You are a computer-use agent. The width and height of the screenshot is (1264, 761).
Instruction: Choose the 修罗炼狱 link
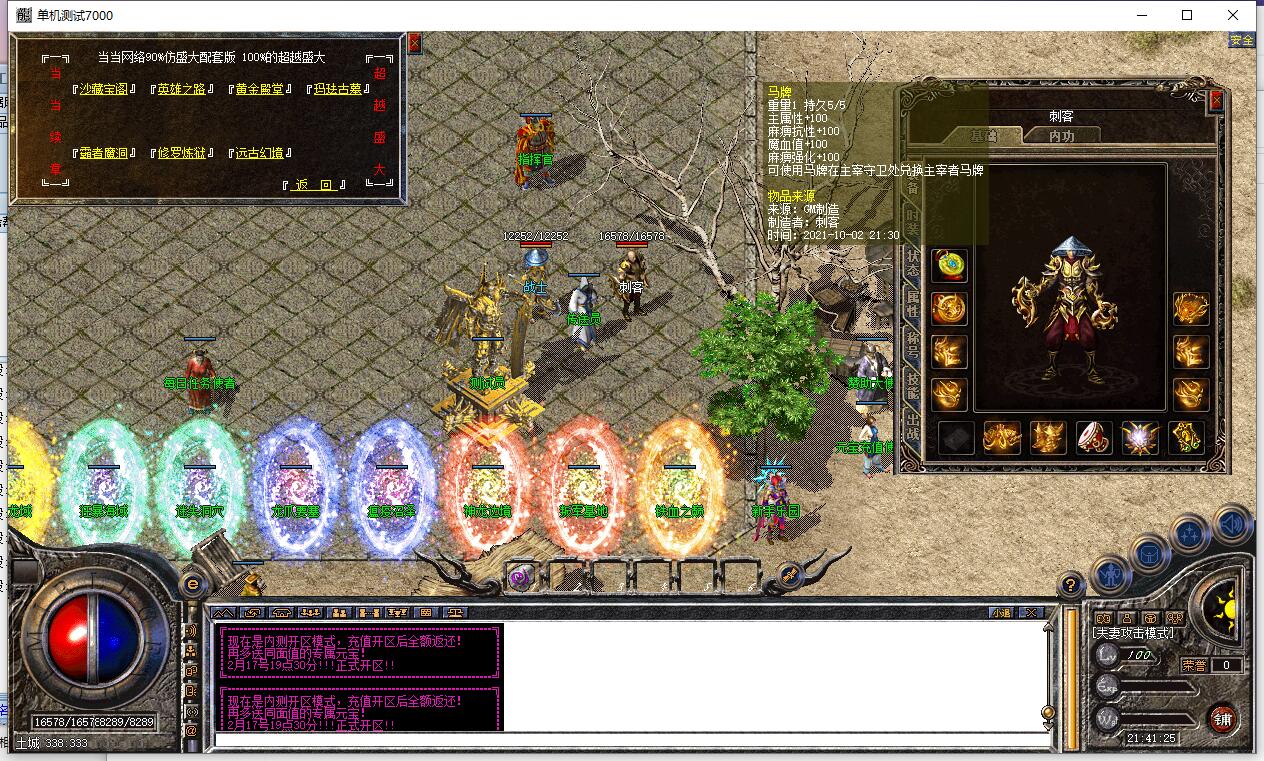(181, 154)
